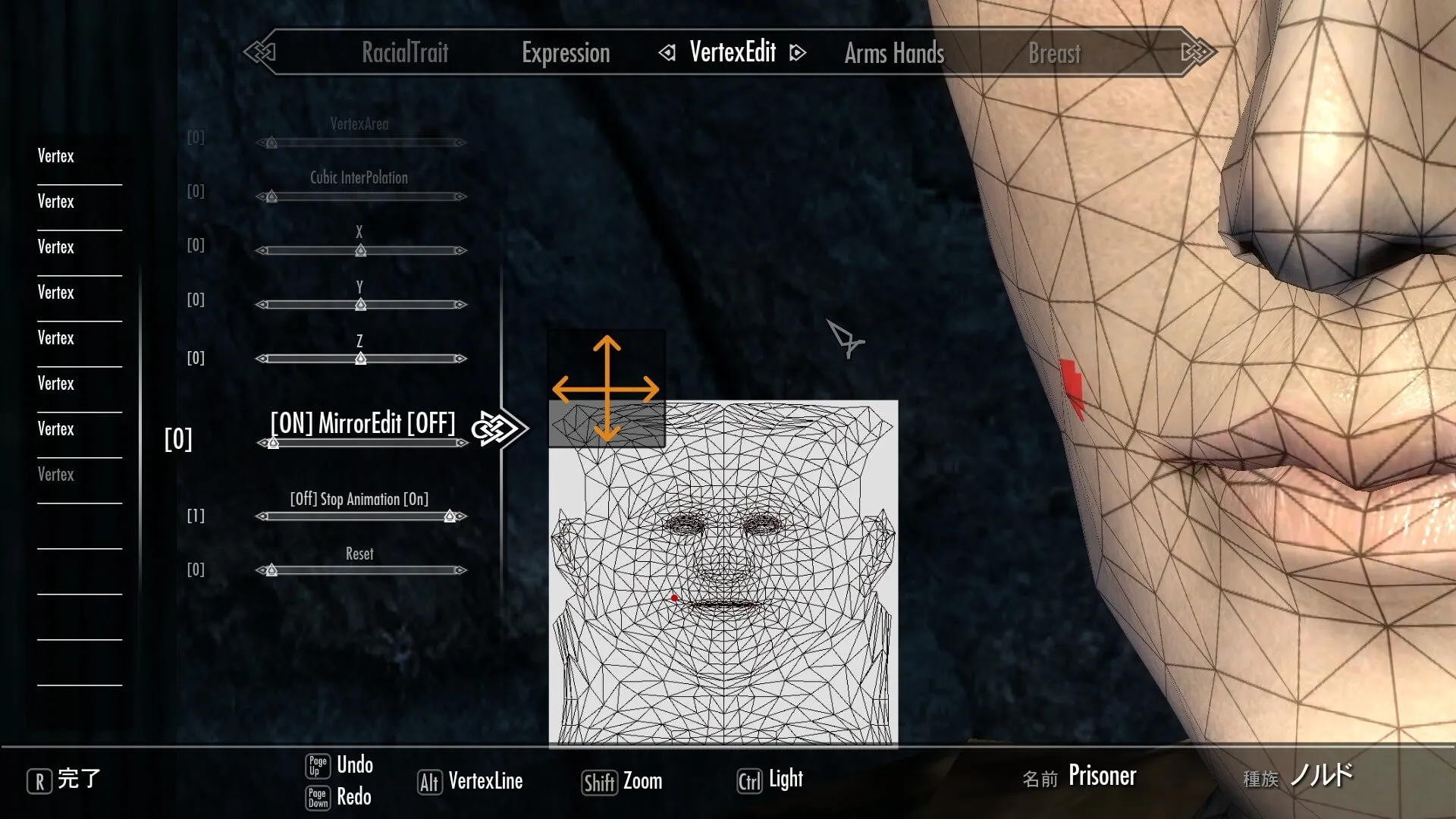Click the orange move-arrows gizmo
The image size is (1456, 819).
point(606,389)
